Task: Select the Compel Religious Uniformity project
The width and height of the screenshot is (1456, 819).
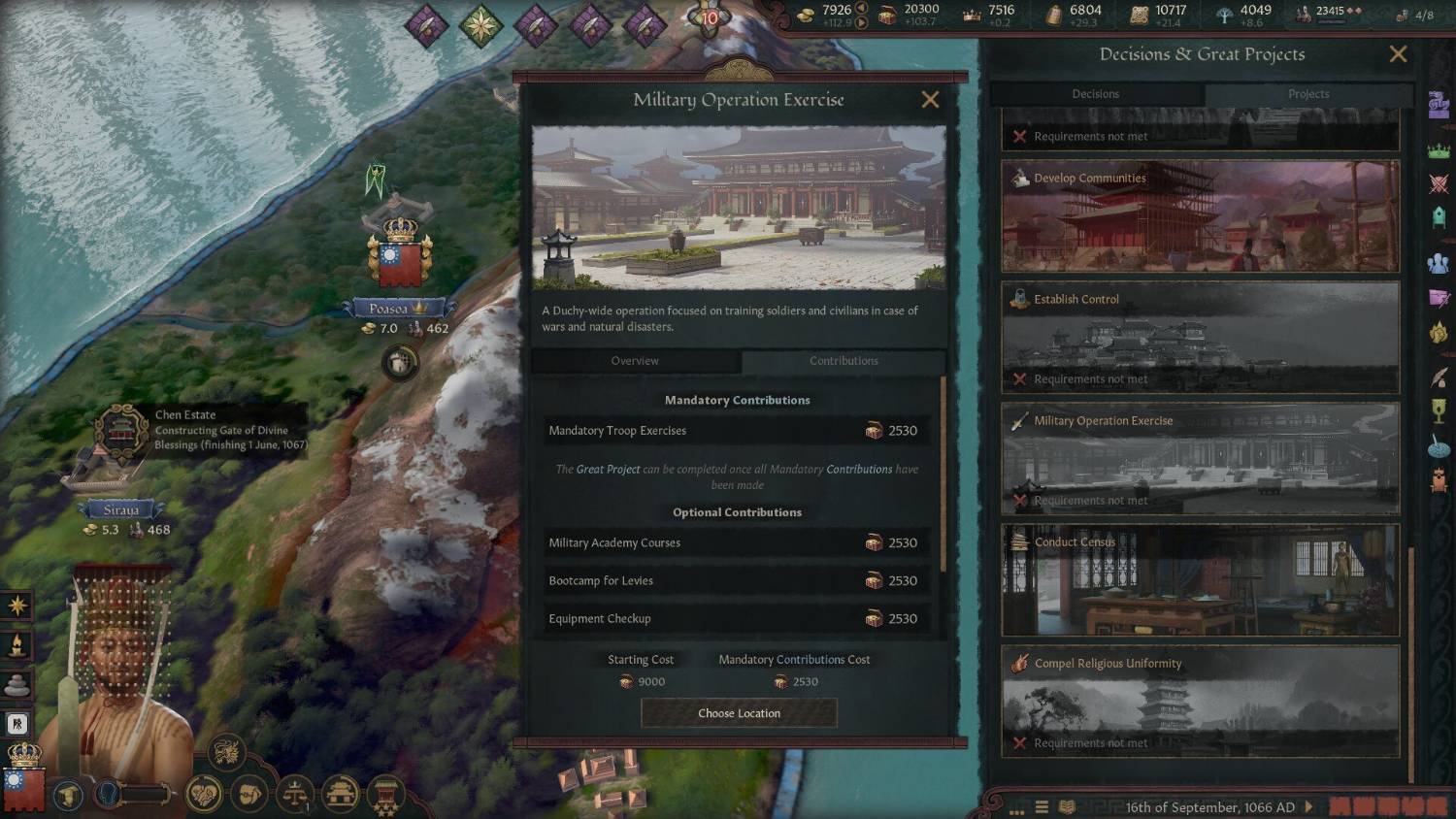Action: pyautogui.click(x=1200, y=702)
